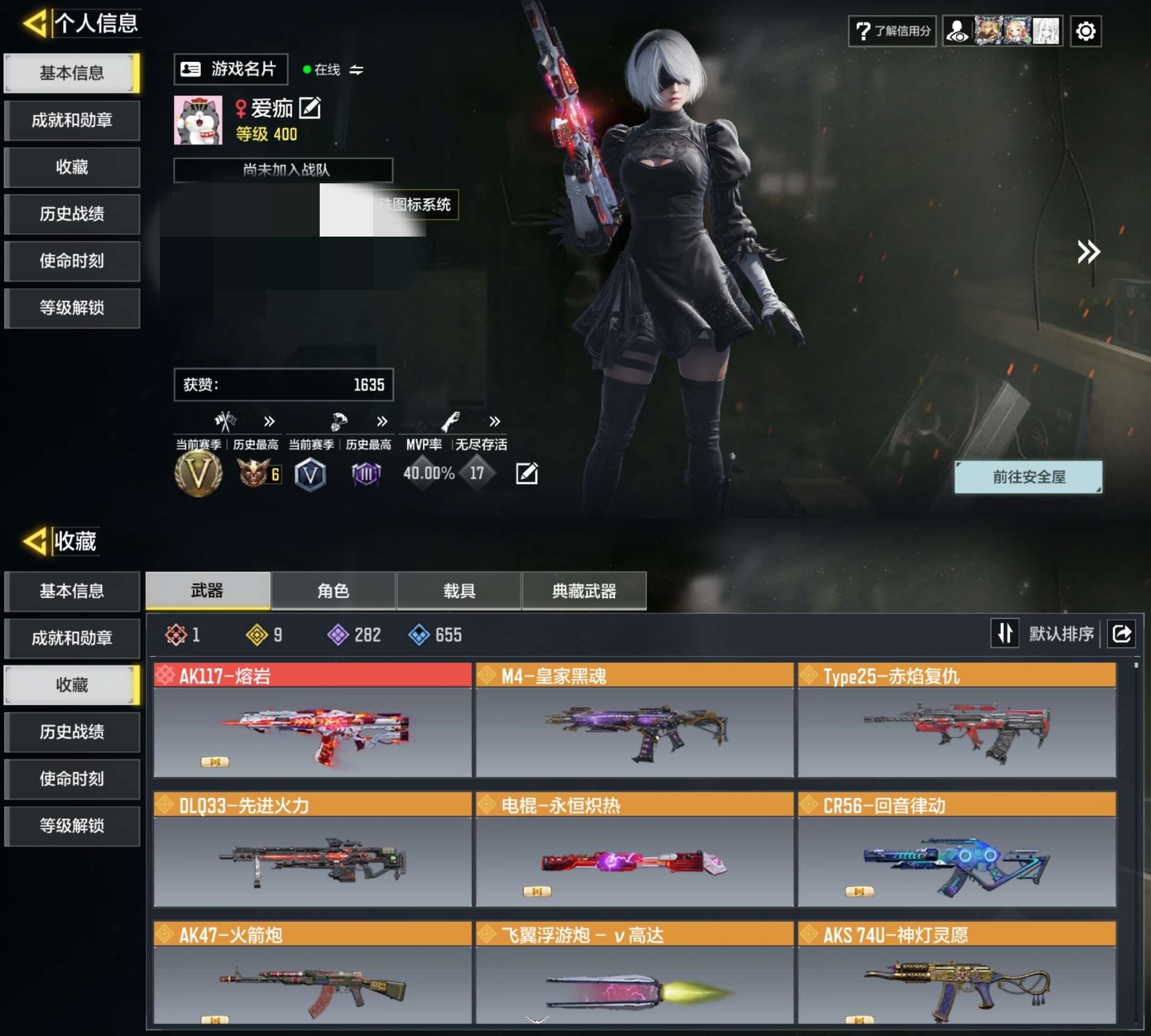Click the share icon beside 默认排序
The height and width of the screenshot is (1036, 1151).
[1121, 634]
